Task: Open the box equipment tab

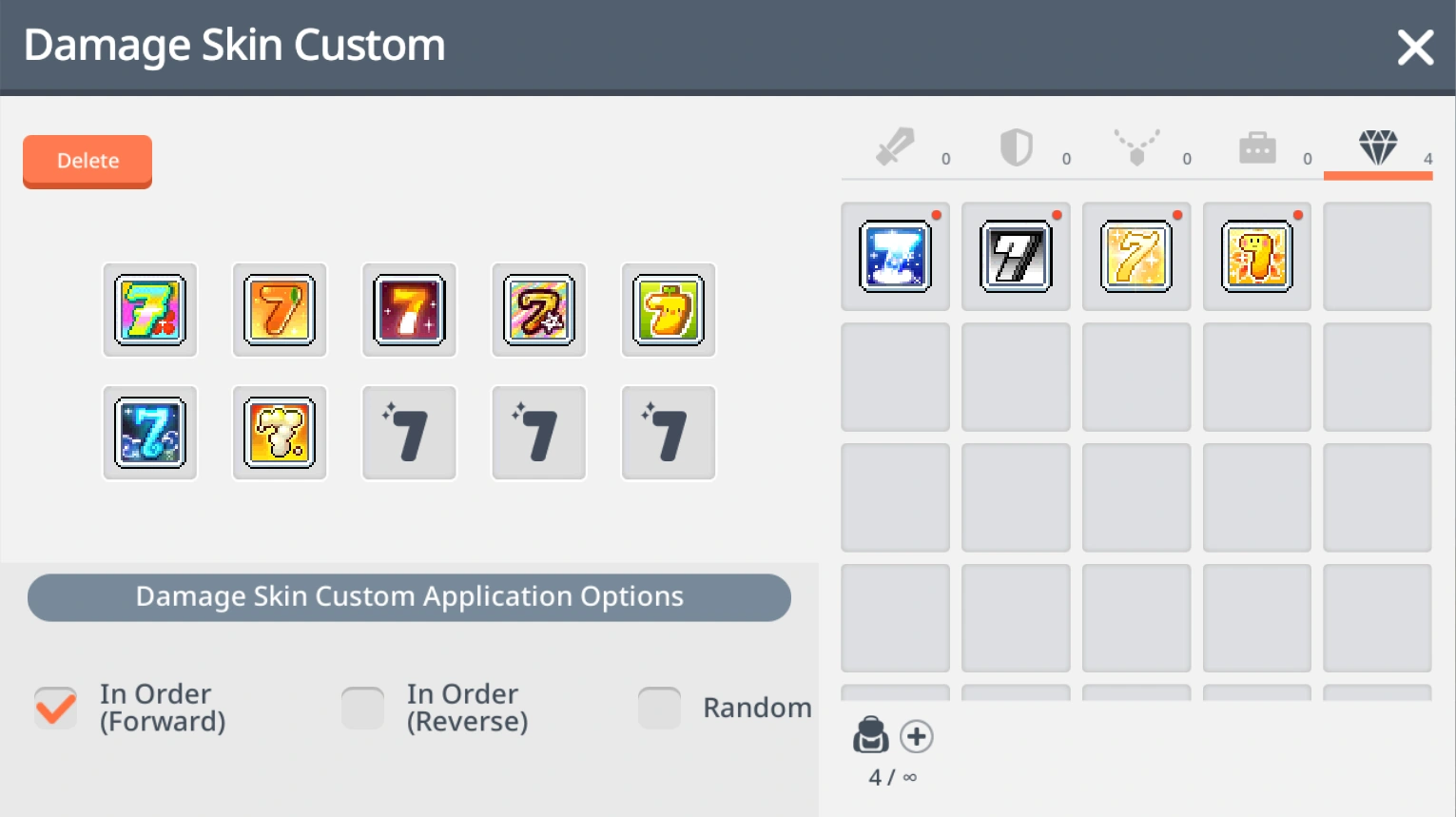Action: point(1256,146)
